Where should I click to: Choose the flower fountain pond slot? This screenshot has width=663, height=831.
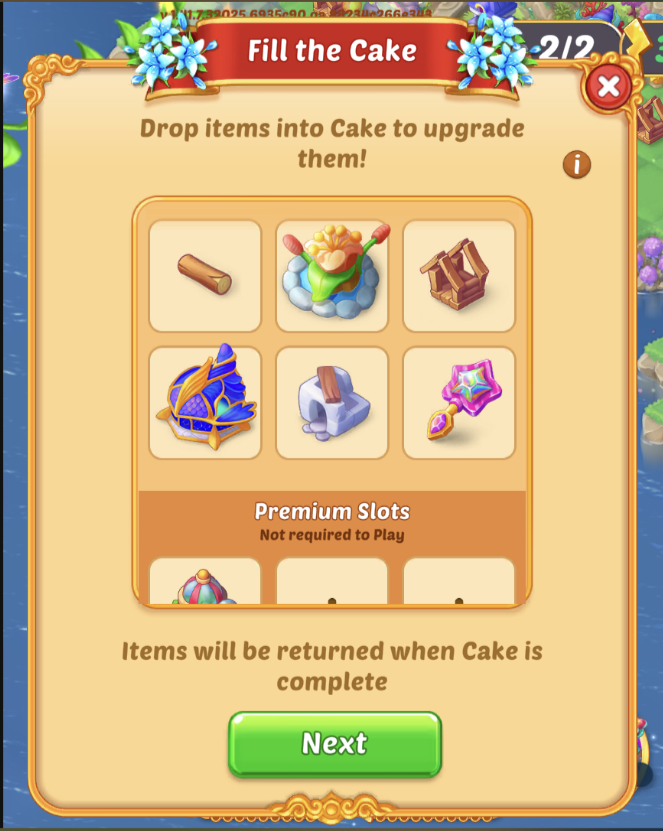coord(332,276)
